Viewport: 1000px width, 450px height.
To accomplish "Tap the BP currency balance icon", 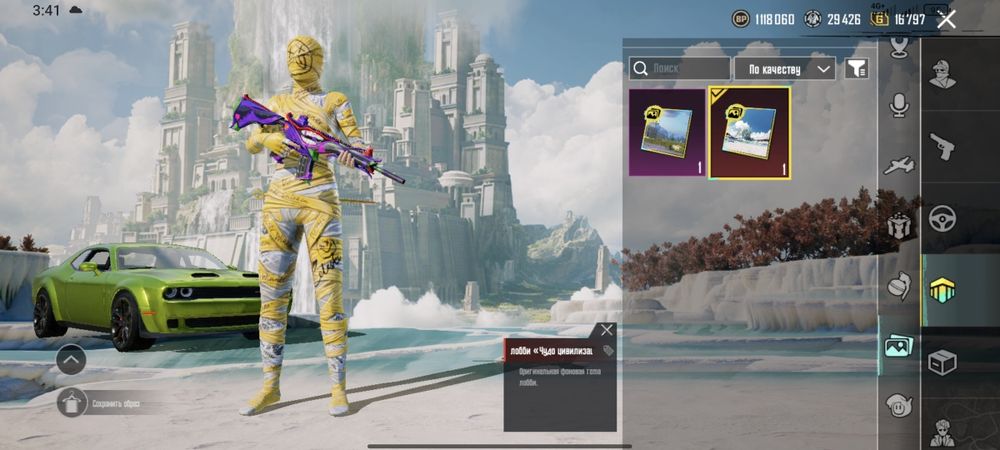I will point(741,18).
